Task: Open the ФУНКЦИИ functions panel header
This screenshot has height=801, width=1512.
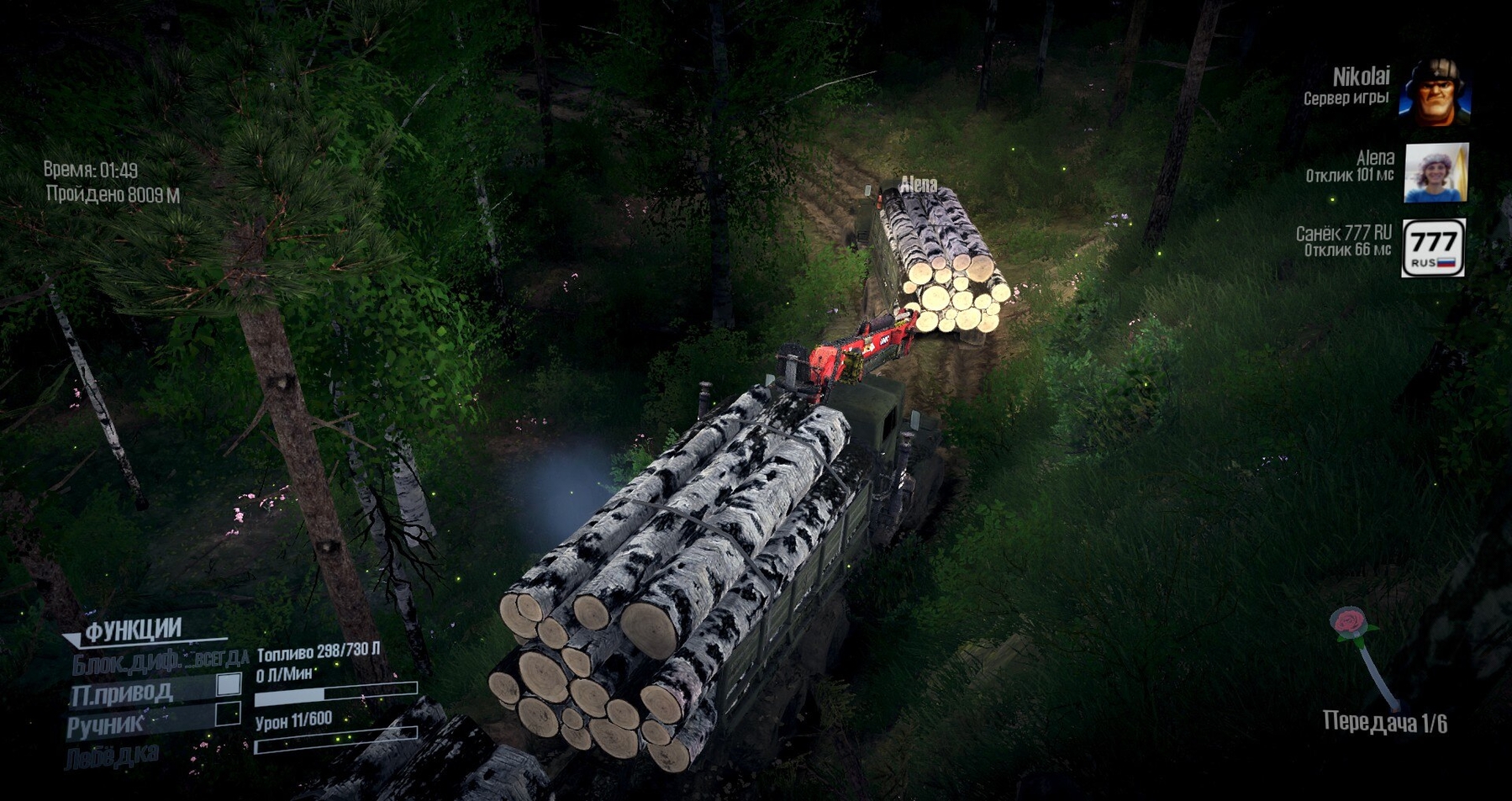Action: coord(133,630)
